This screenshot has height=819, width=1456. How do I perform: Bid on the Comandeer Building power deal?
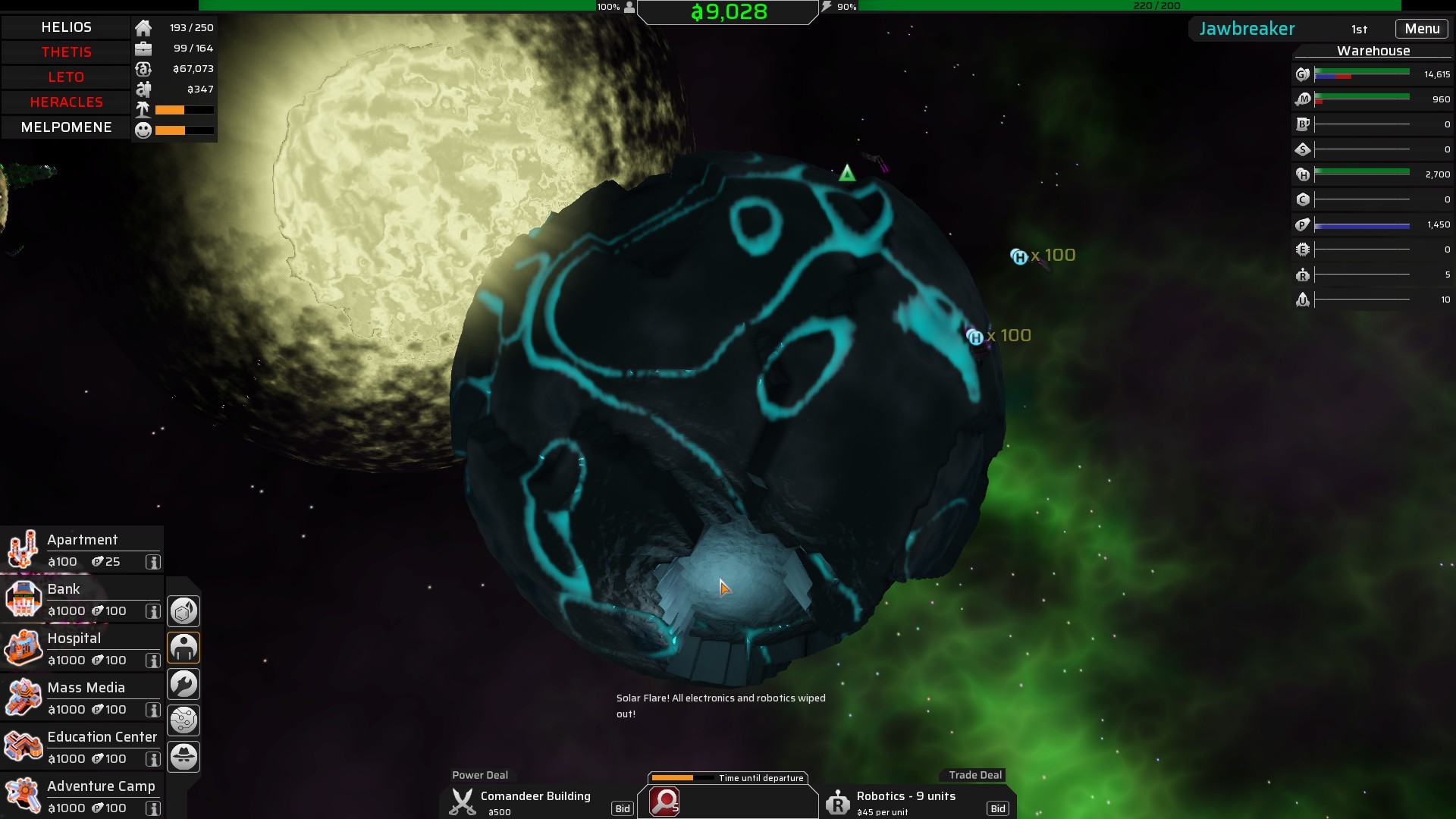coord(622,808)
